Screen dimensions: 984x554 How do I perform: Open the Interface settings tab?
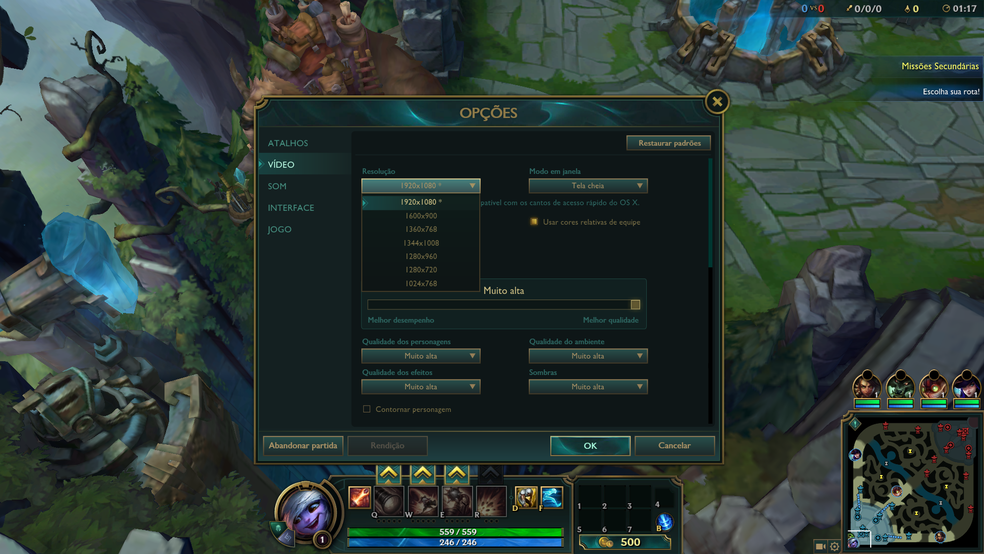point(291,208)
